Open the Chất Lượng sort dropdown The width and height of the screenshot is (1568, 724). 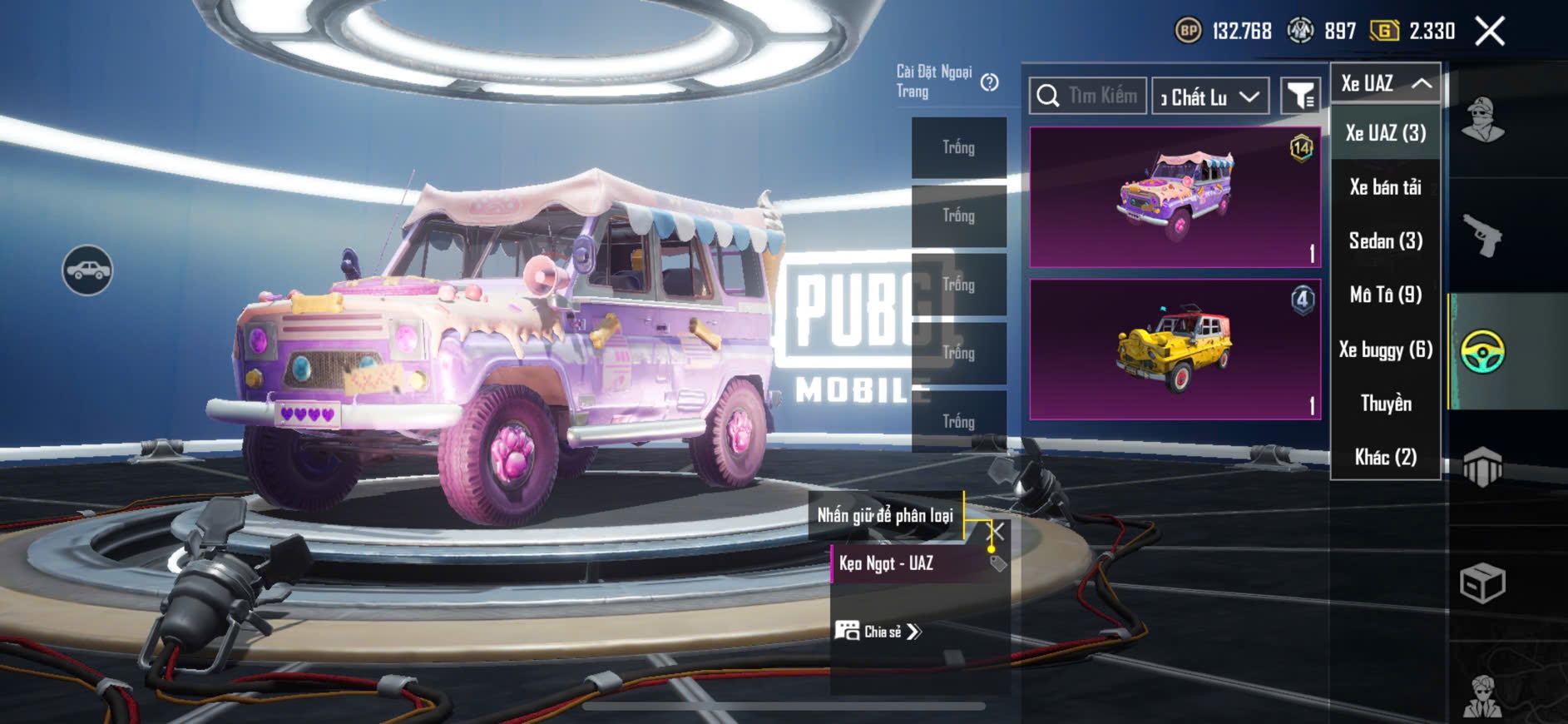(x=1210, y=97)
